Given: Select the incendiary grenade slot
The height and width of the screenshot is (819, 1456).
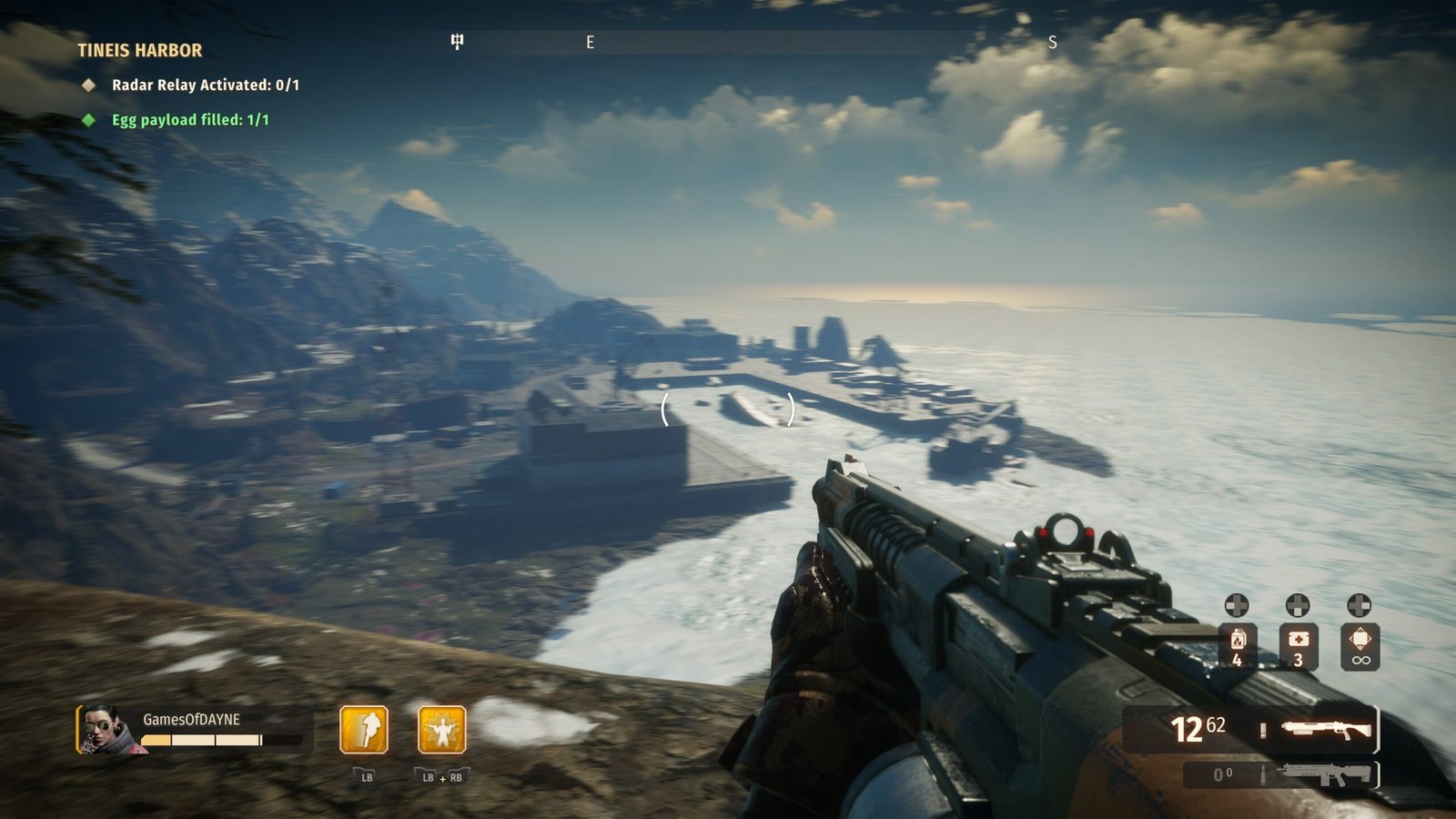Looking at the screenshot, I should [x=1237, y=646].
